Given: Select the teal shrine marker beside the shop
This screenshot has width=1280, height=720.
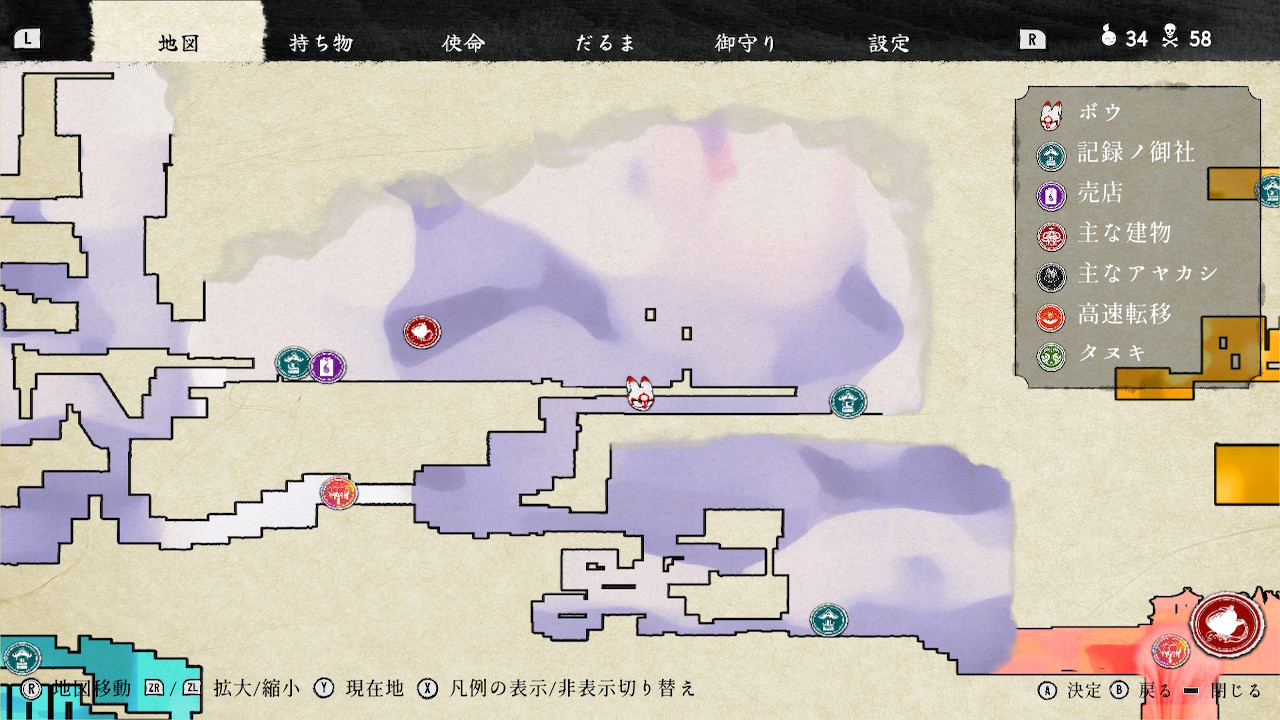Looking at the screenshot, I should point(294,363).
